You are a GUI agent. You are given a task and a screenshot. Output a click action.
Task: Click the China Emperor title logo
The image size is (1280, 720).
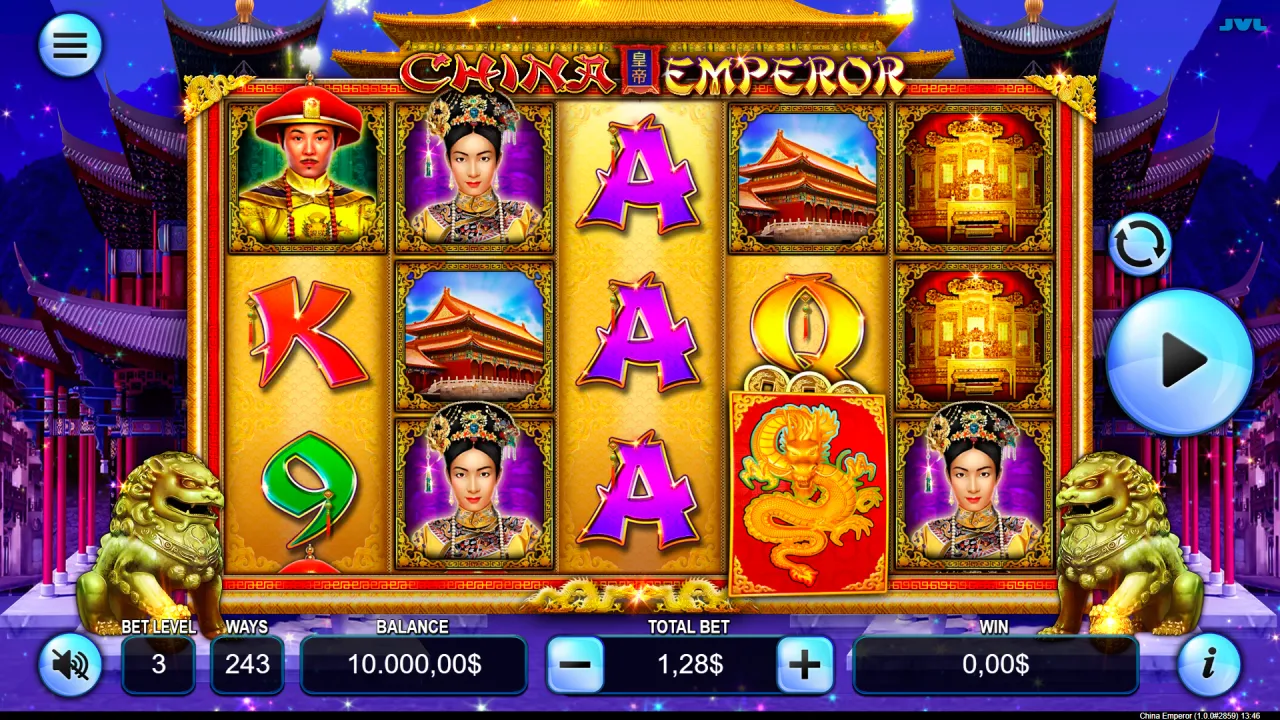[x=650, y=72]
